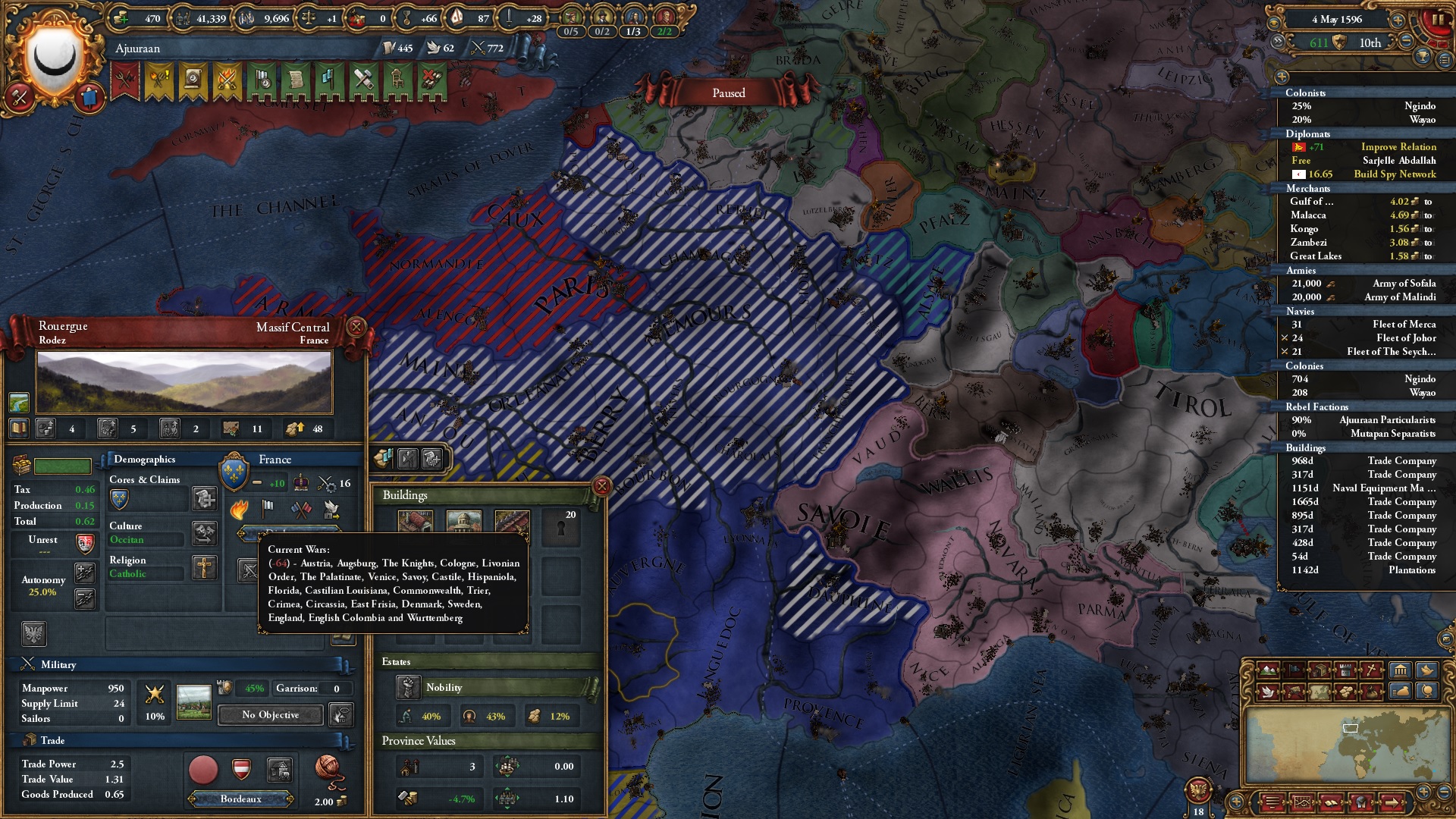Click the × marker beside Fleet of Johor
This screenshot has height=819, width=1456.
point(1285,337)
